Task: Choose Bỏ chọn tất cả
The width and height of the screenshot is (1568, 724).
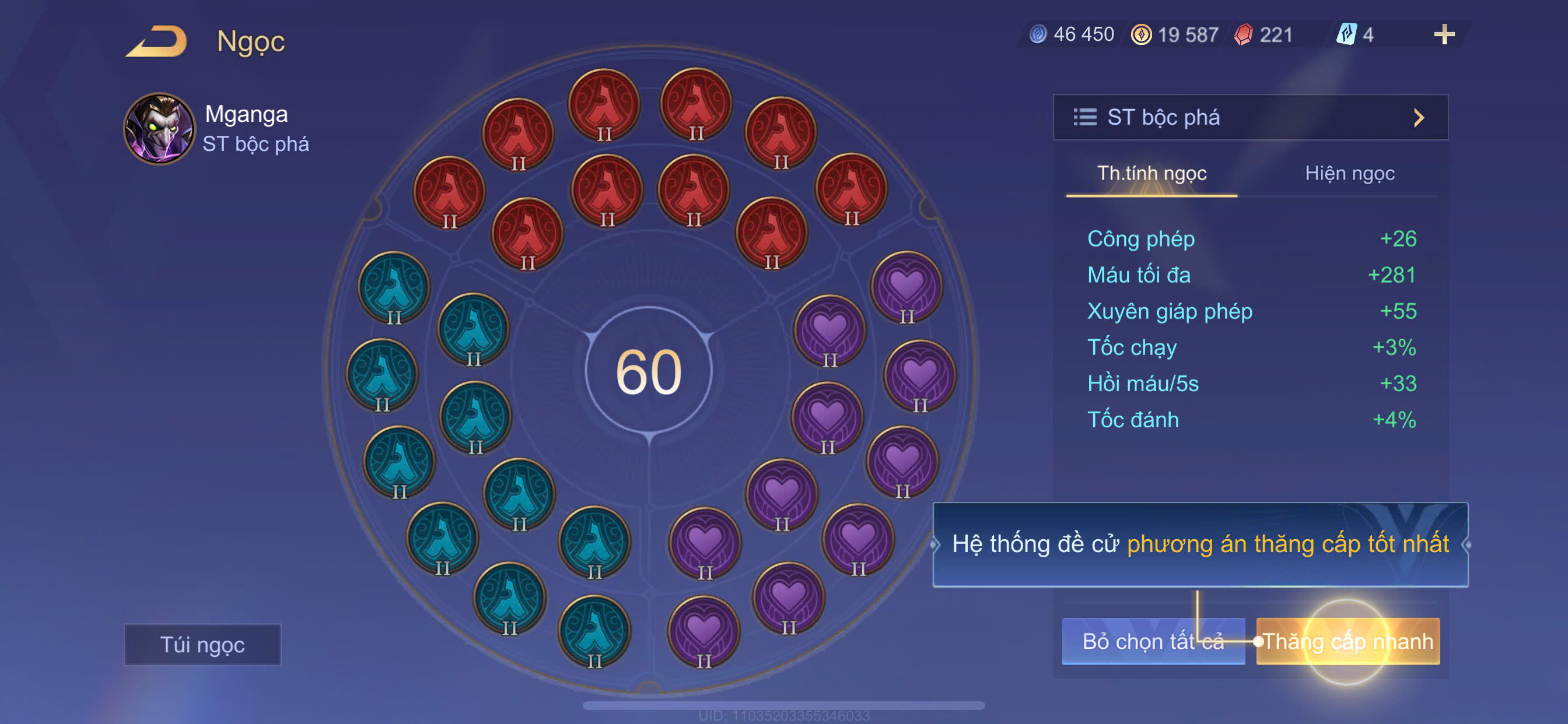Action: coord(1152,641)
